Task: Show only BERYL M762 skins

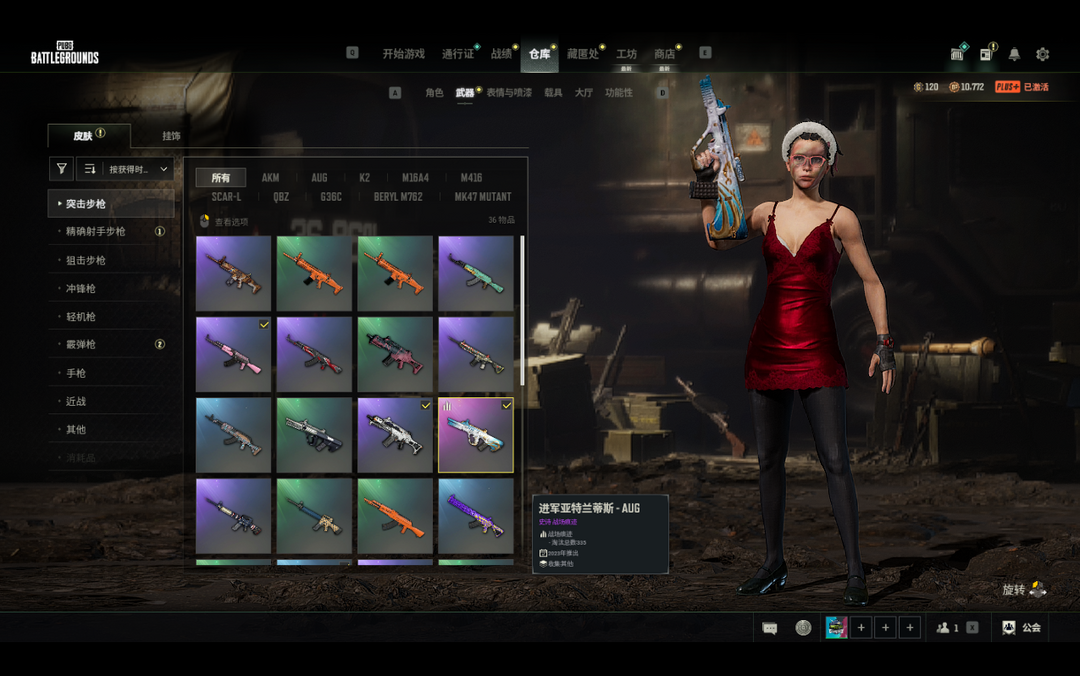Action: click(x=399, y=197)
